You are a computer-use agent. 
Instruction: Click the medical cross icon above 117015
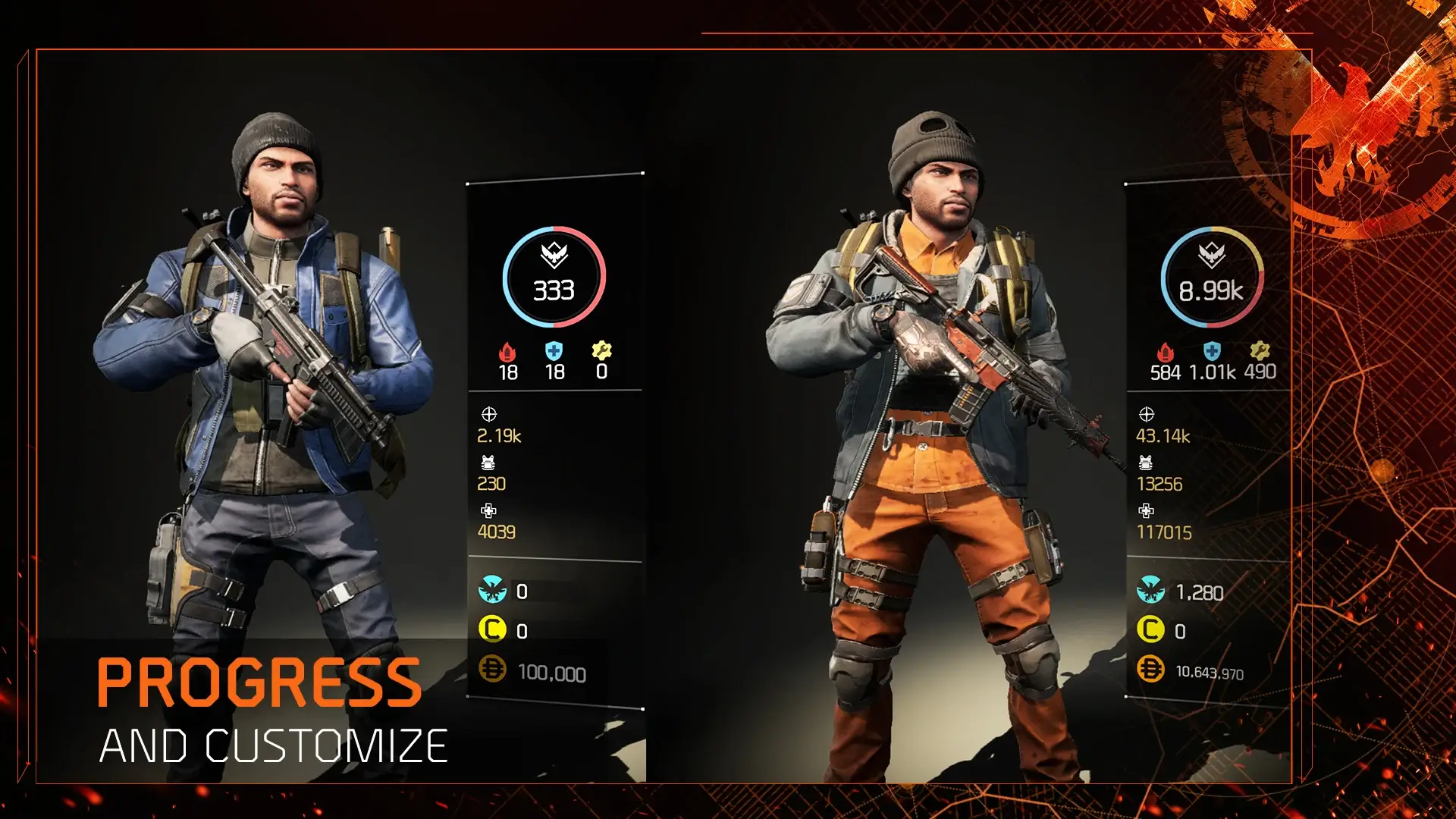[x=1147, y=512]
